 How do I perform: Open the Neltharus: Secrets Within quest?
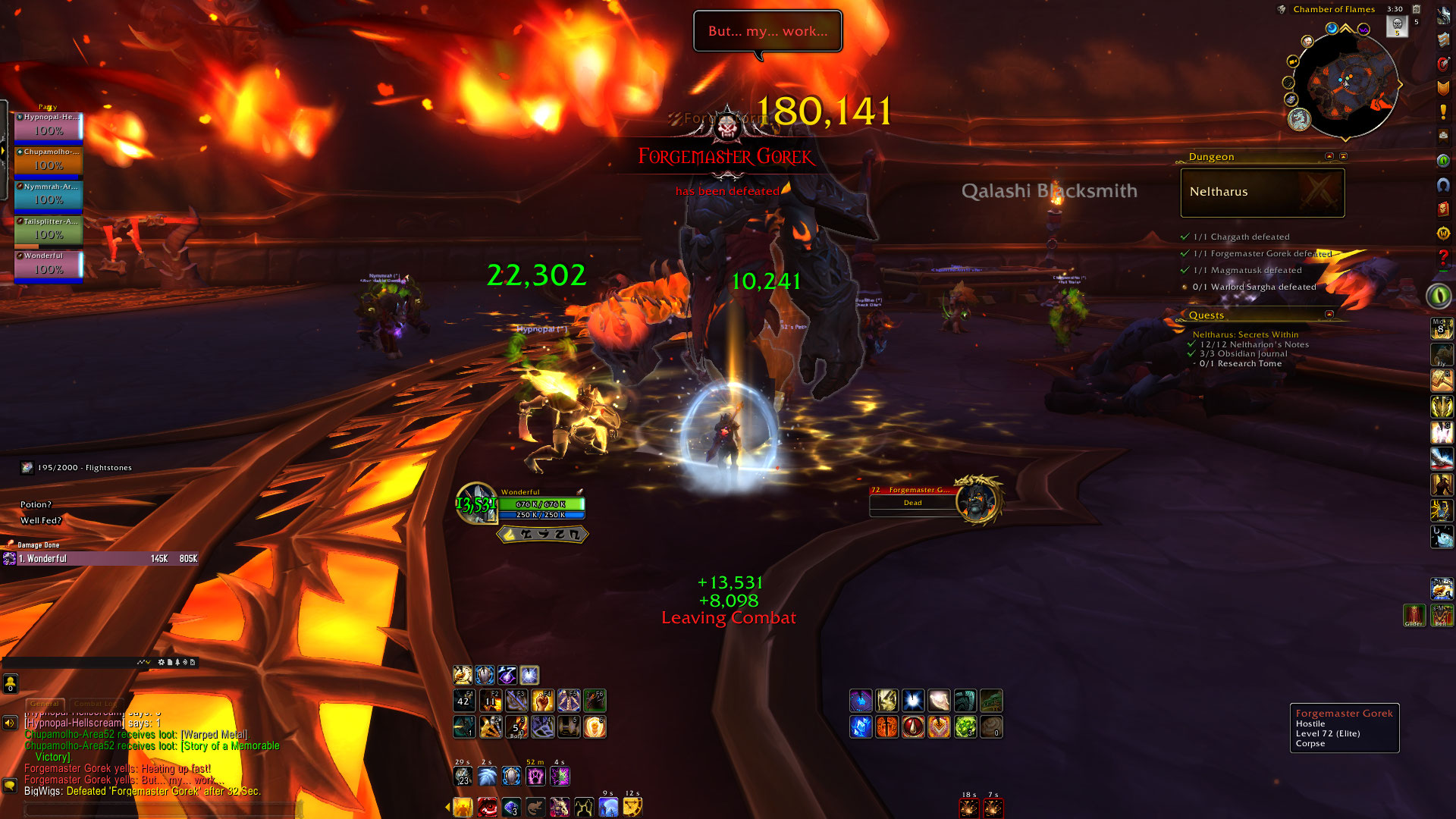[x=1245, y=334]
